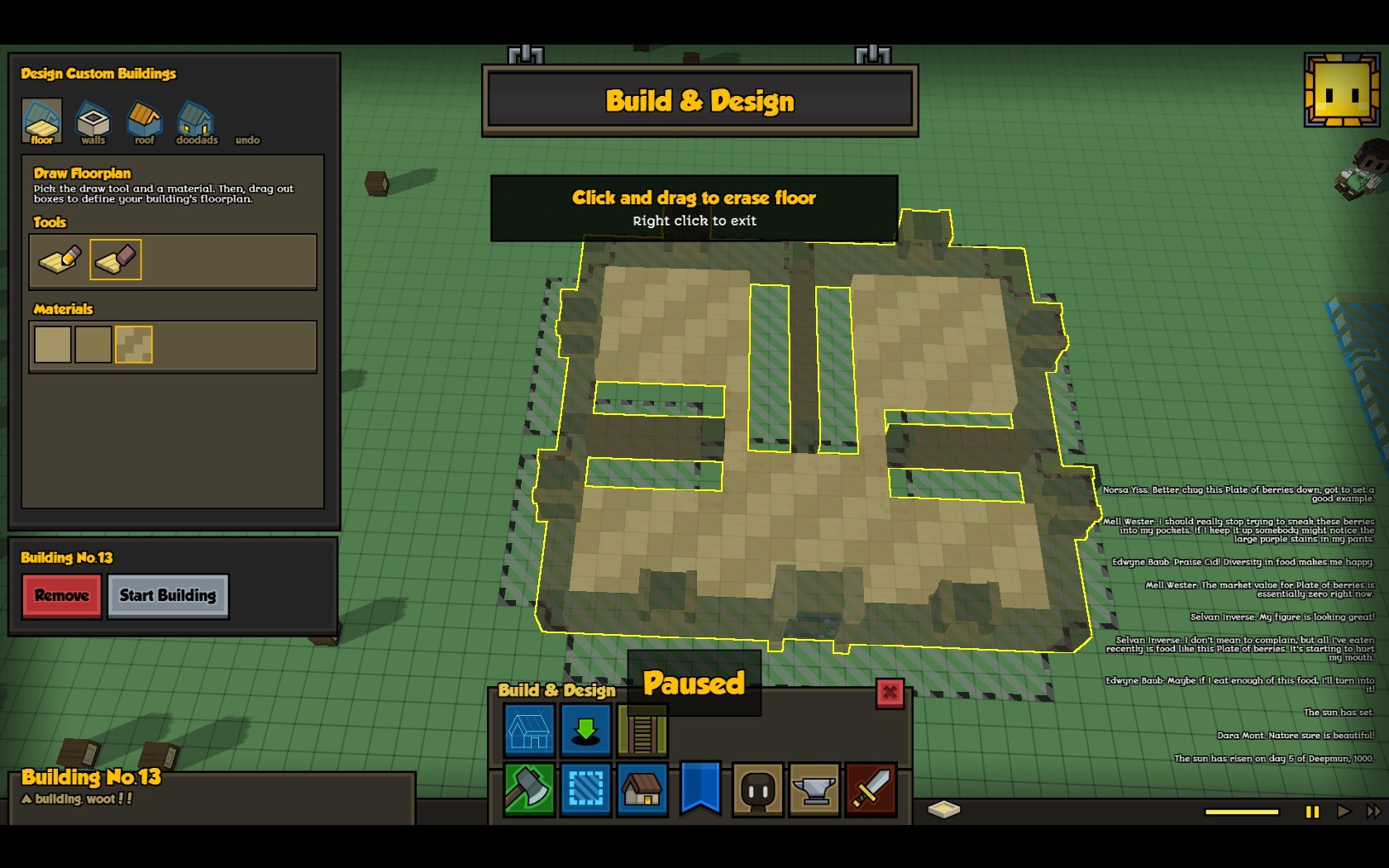Set game speed to fast forward
Viewport: 1389px width, 868px height.
(x=1373, y=812)
